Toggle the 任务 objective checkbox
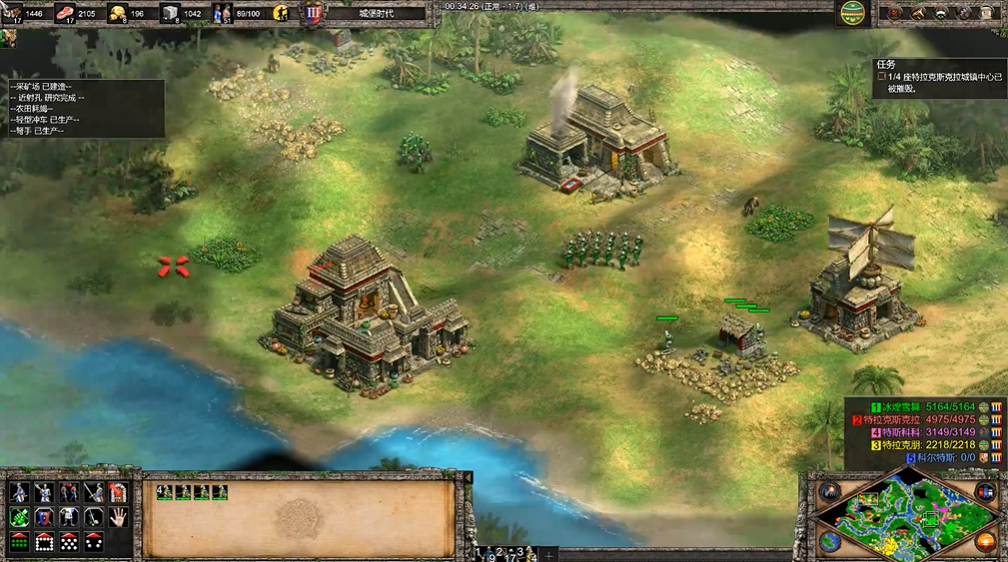Screen dimensions: 1008x562 coord(881,76)
